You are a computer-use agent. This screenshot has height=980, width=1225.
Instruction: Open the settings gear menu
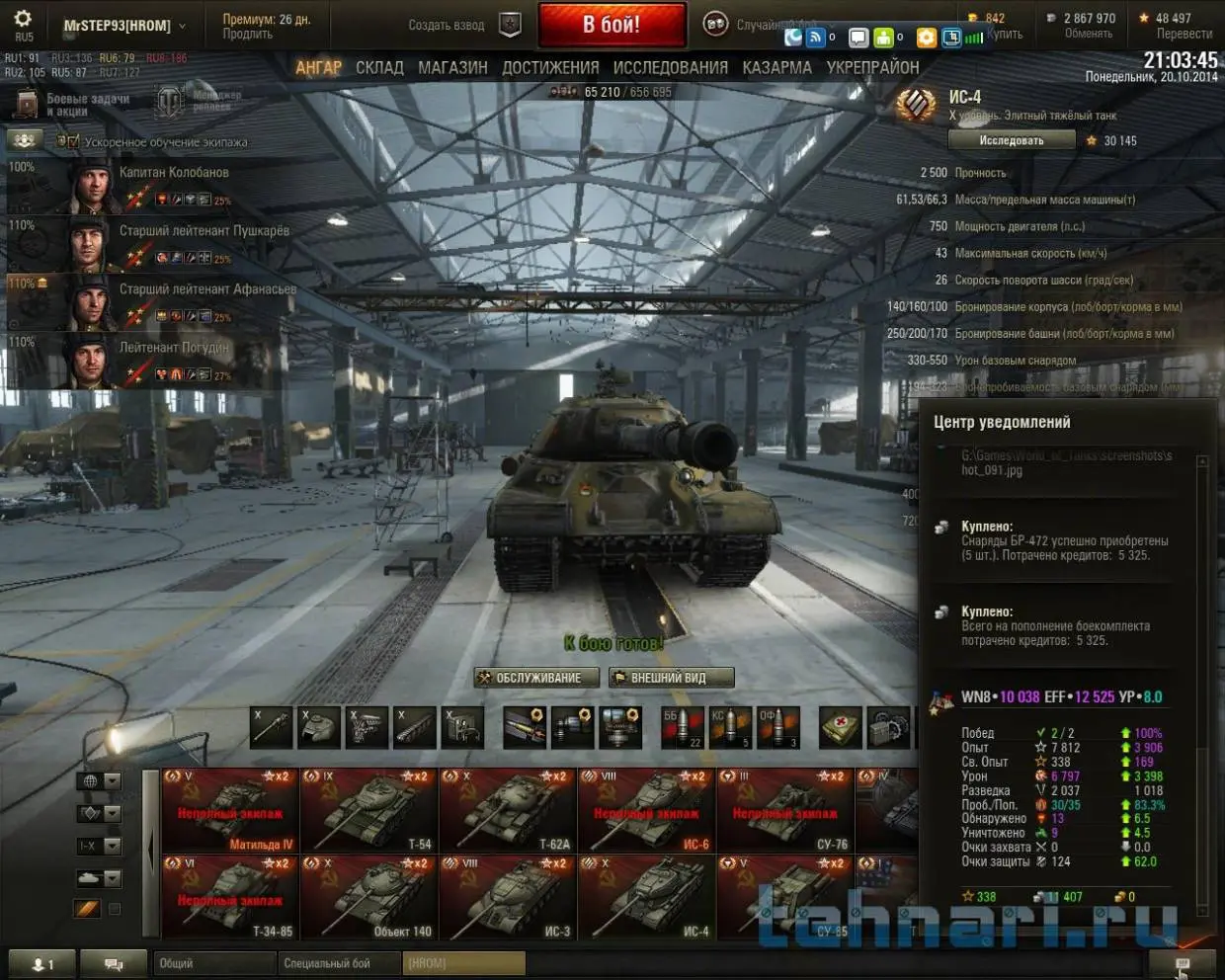point(23,20)
